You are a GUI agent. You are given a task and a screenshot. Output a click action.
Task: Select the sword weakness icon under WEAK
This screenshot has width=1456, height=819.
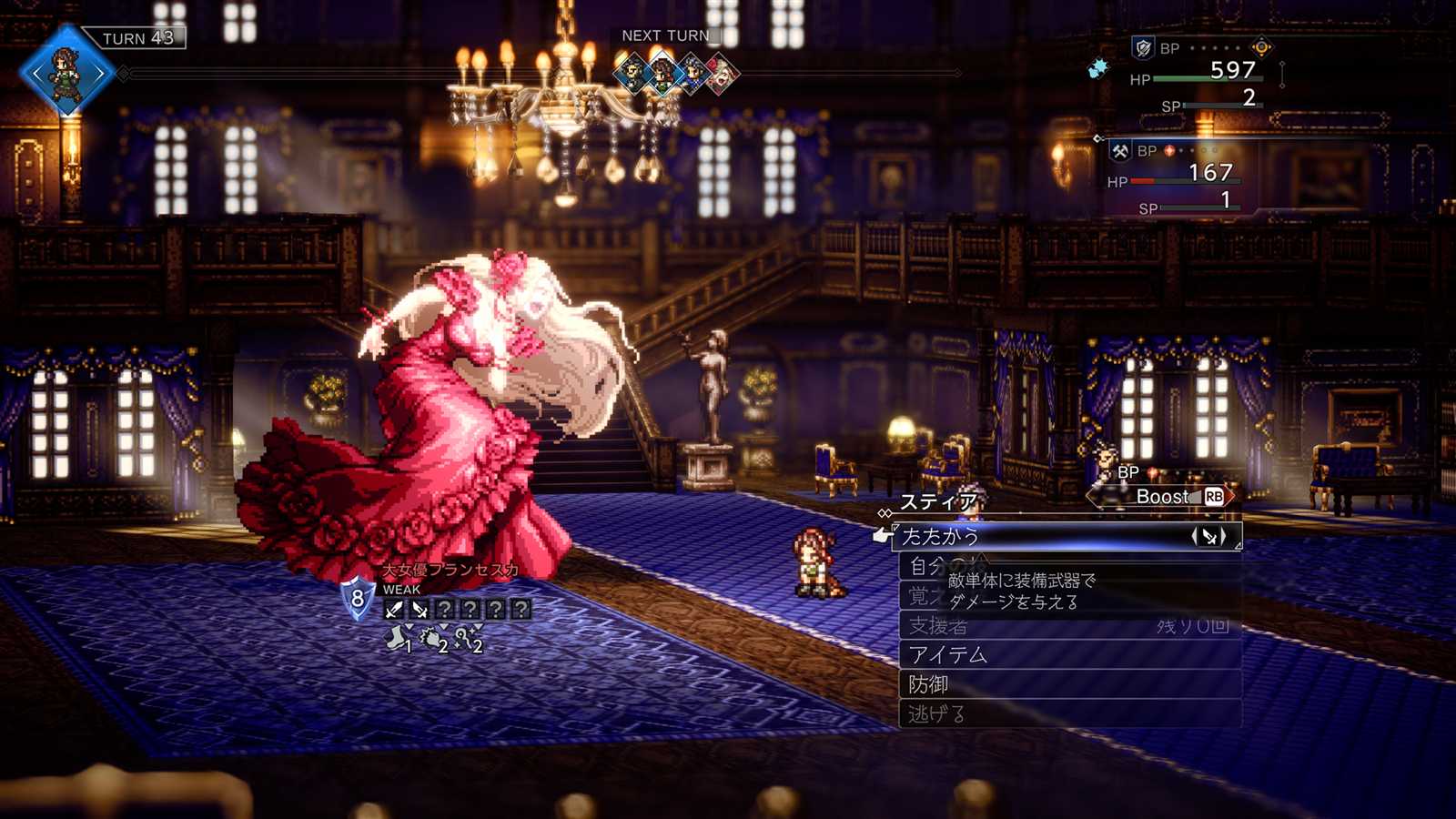tap(394, 610)
